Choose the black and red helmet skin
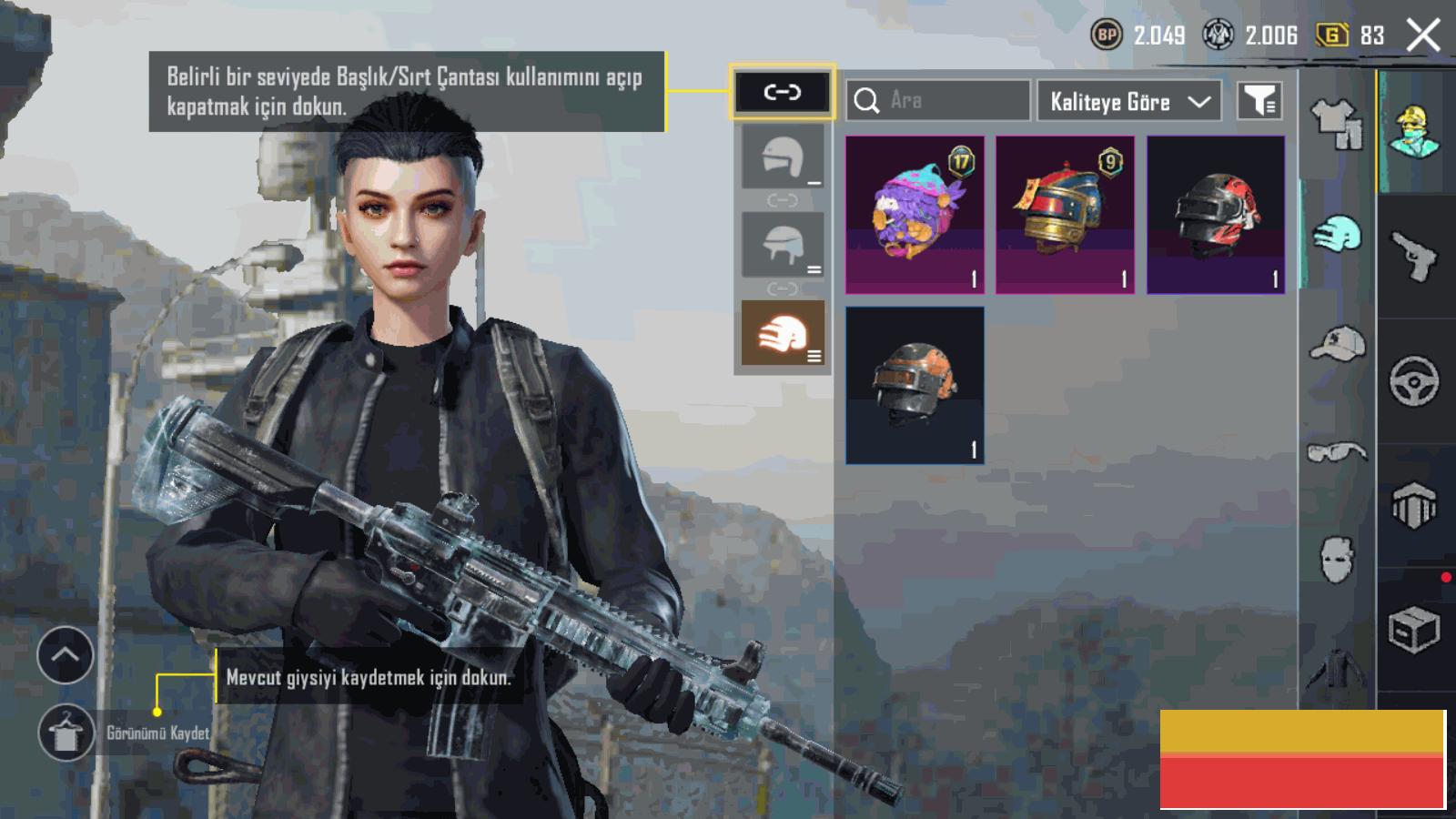Viewport: 1456px width, 819px height. click(x=1216, y=215)
